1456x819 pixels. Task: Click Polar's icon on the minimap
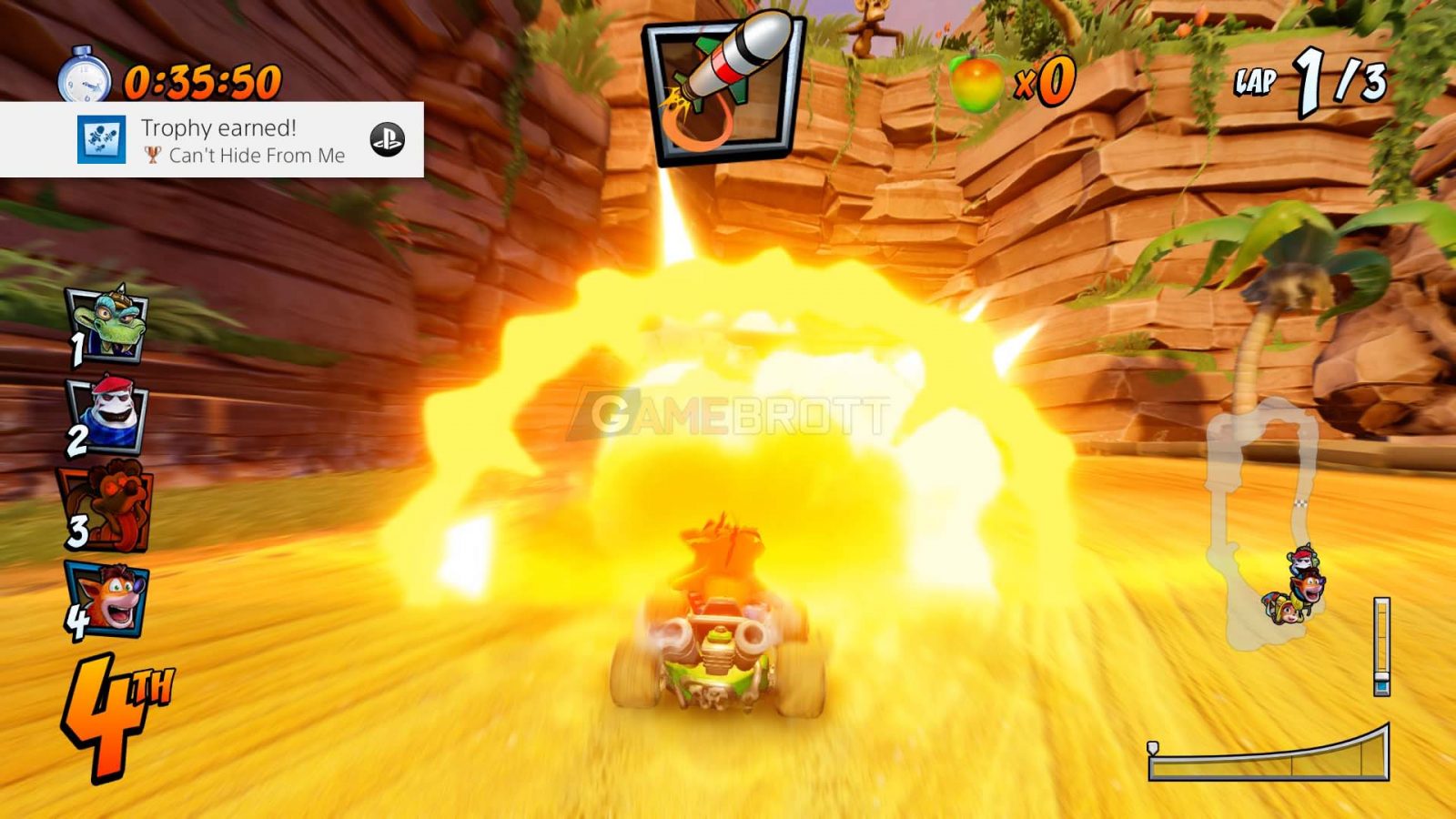click(x=1301, y=559)
